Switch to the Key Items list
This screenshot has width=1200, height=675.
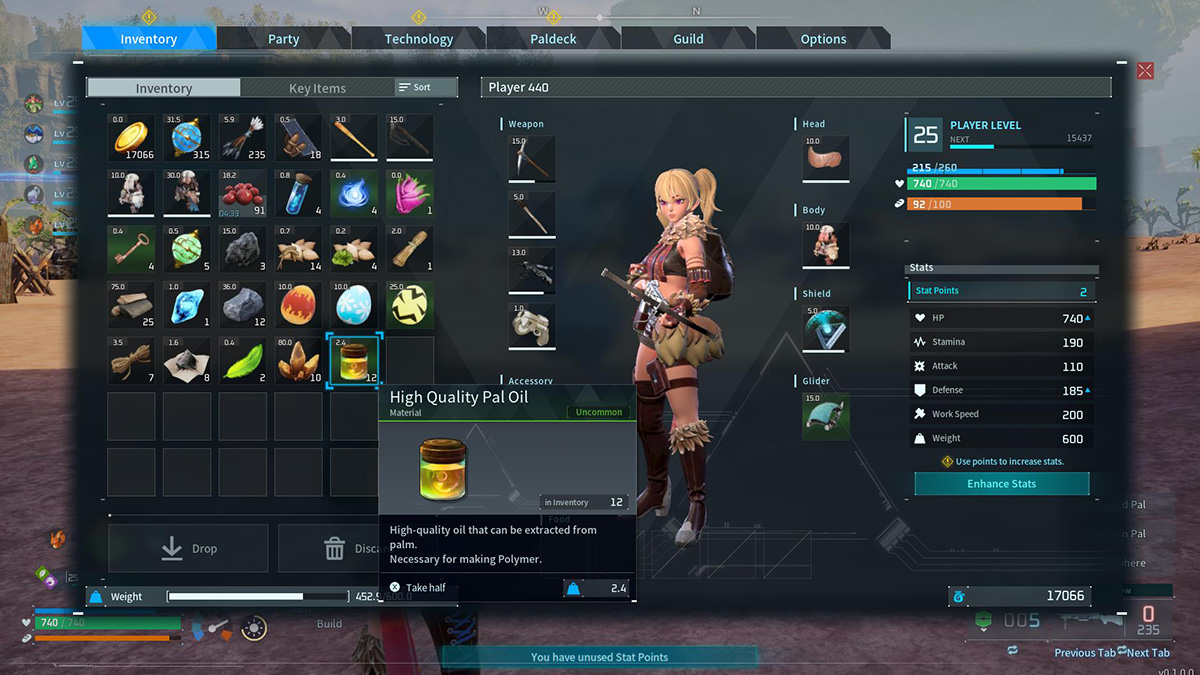tap(317, 88)
